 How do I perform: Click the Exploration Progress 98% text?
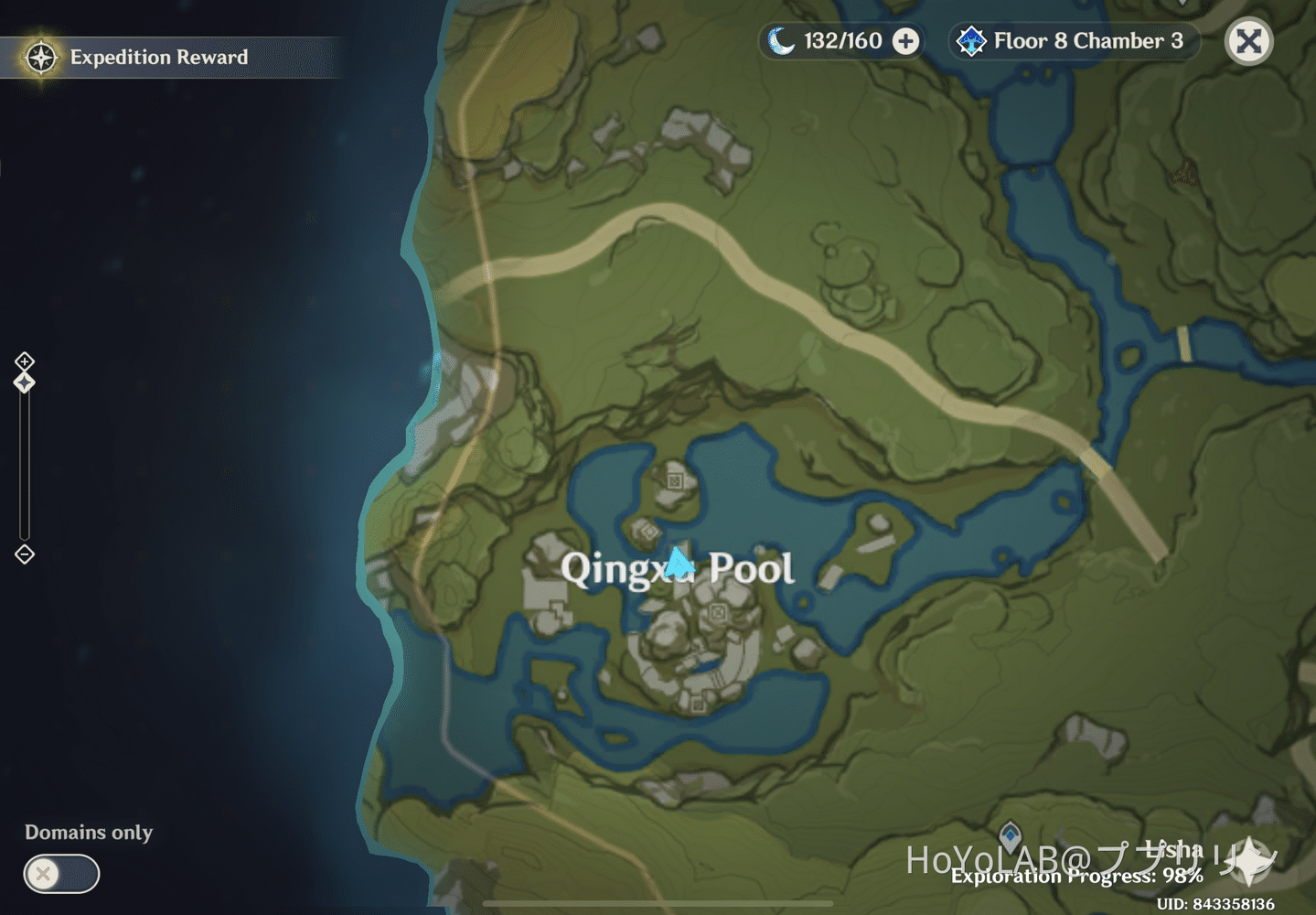(1077, 876)
